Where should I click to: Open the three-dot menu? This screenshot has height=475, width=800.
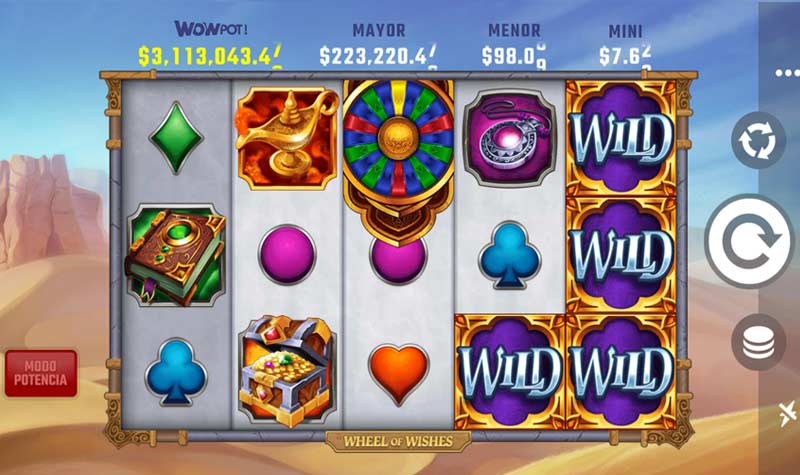click(786, 73)
